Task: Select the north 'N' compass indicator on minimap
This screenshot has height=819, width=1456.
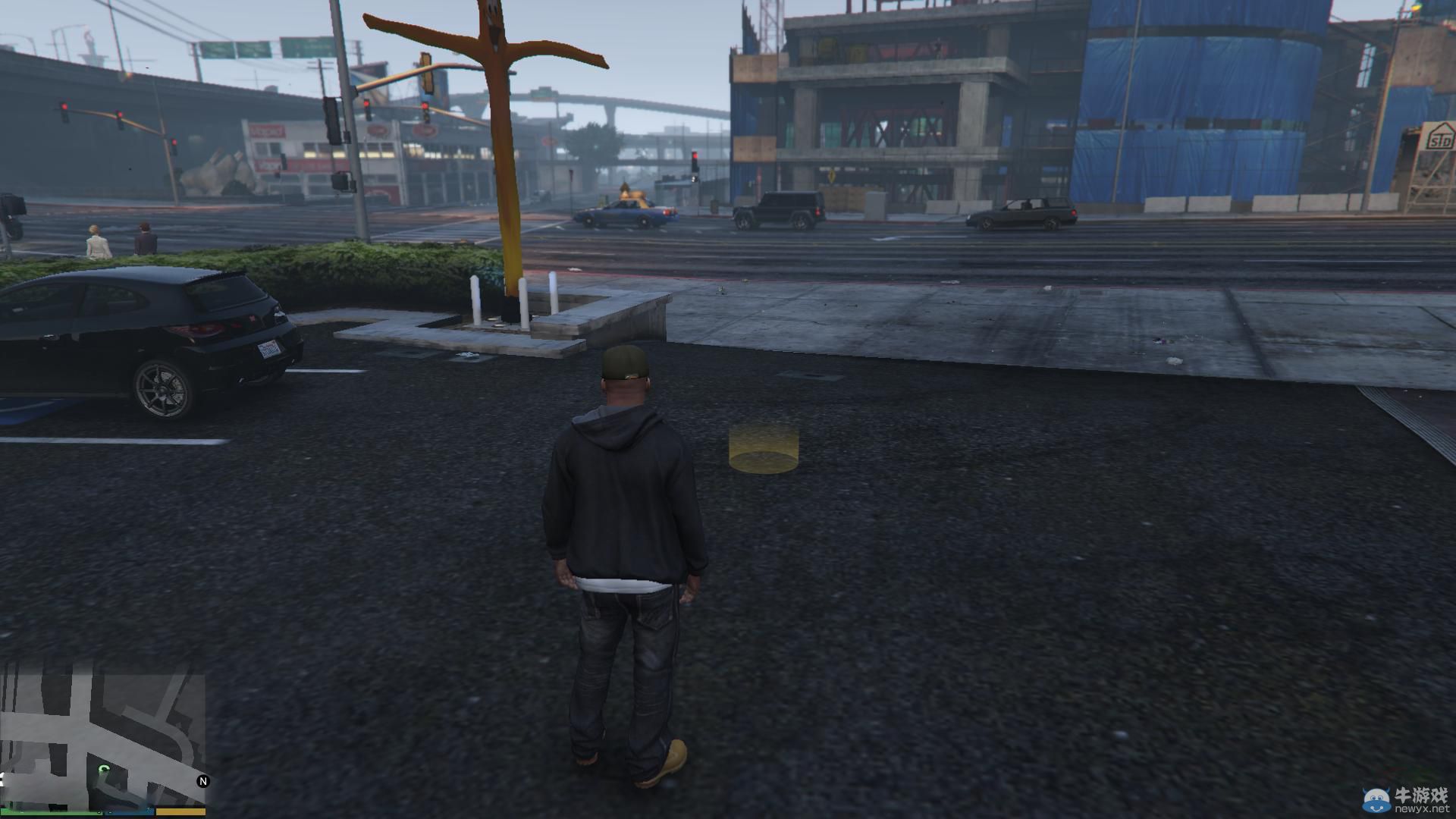Action: (203, 780)
